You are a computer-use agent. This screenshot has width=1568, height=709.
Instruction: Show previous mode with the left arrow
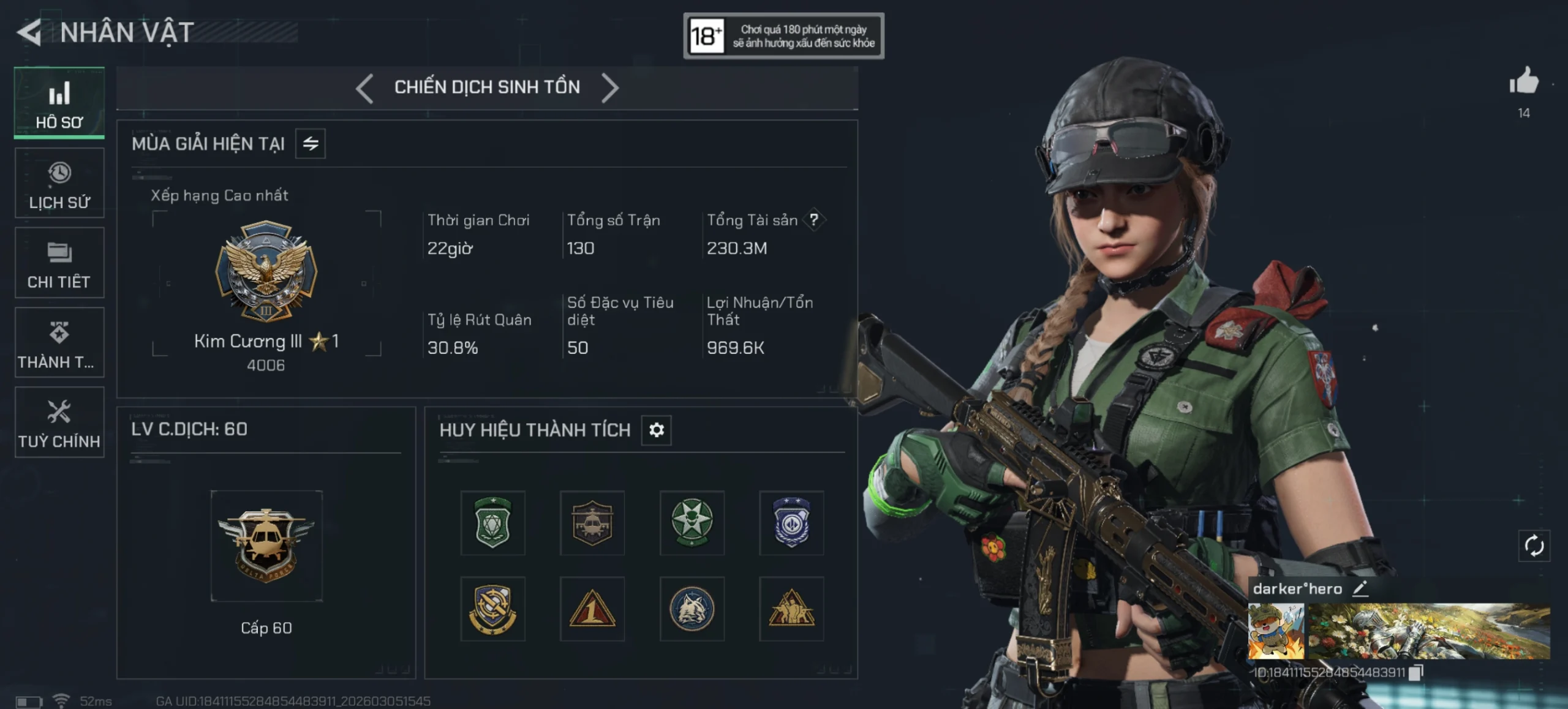click(365, 88)
